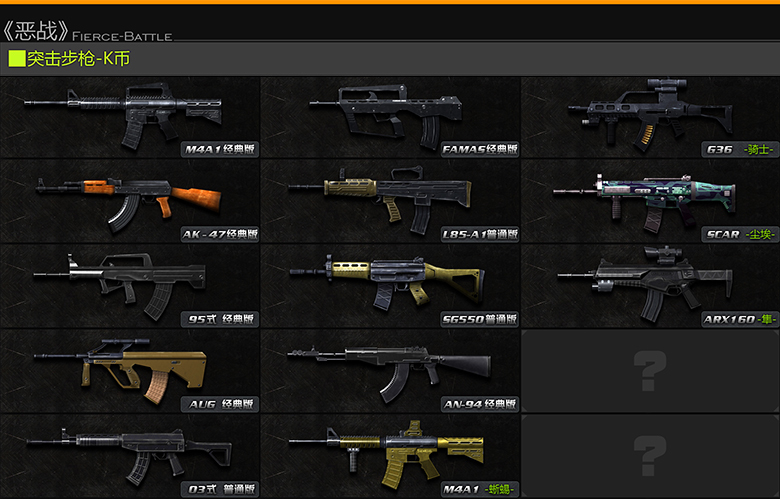Pick the SG550 普通版 rifle tile
The width and height of the screenshot is (780, 499).
390,286
